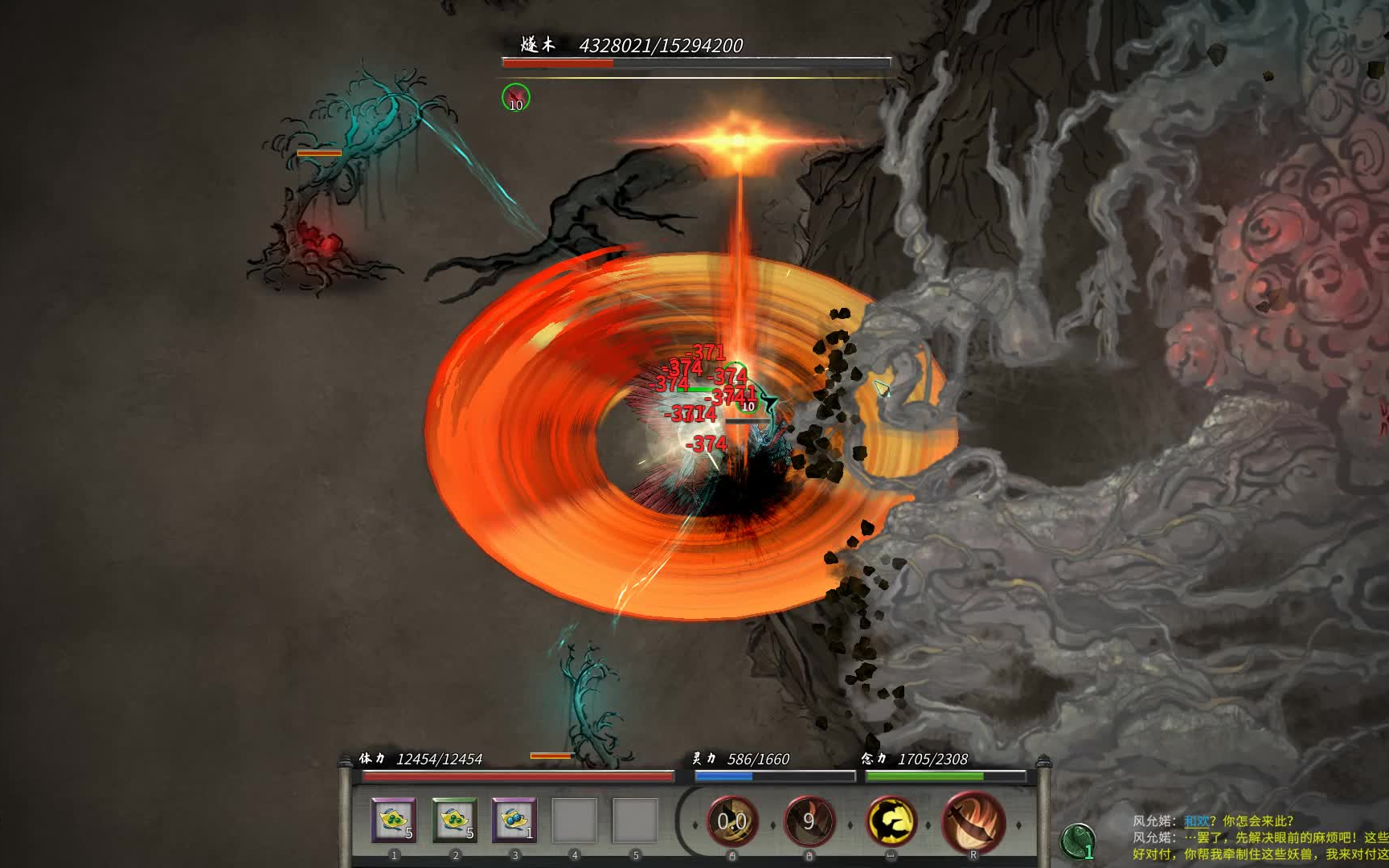Cast the flaming blade ultimate skill
This screenshot has height=868, width=1389.
[973, 821]
